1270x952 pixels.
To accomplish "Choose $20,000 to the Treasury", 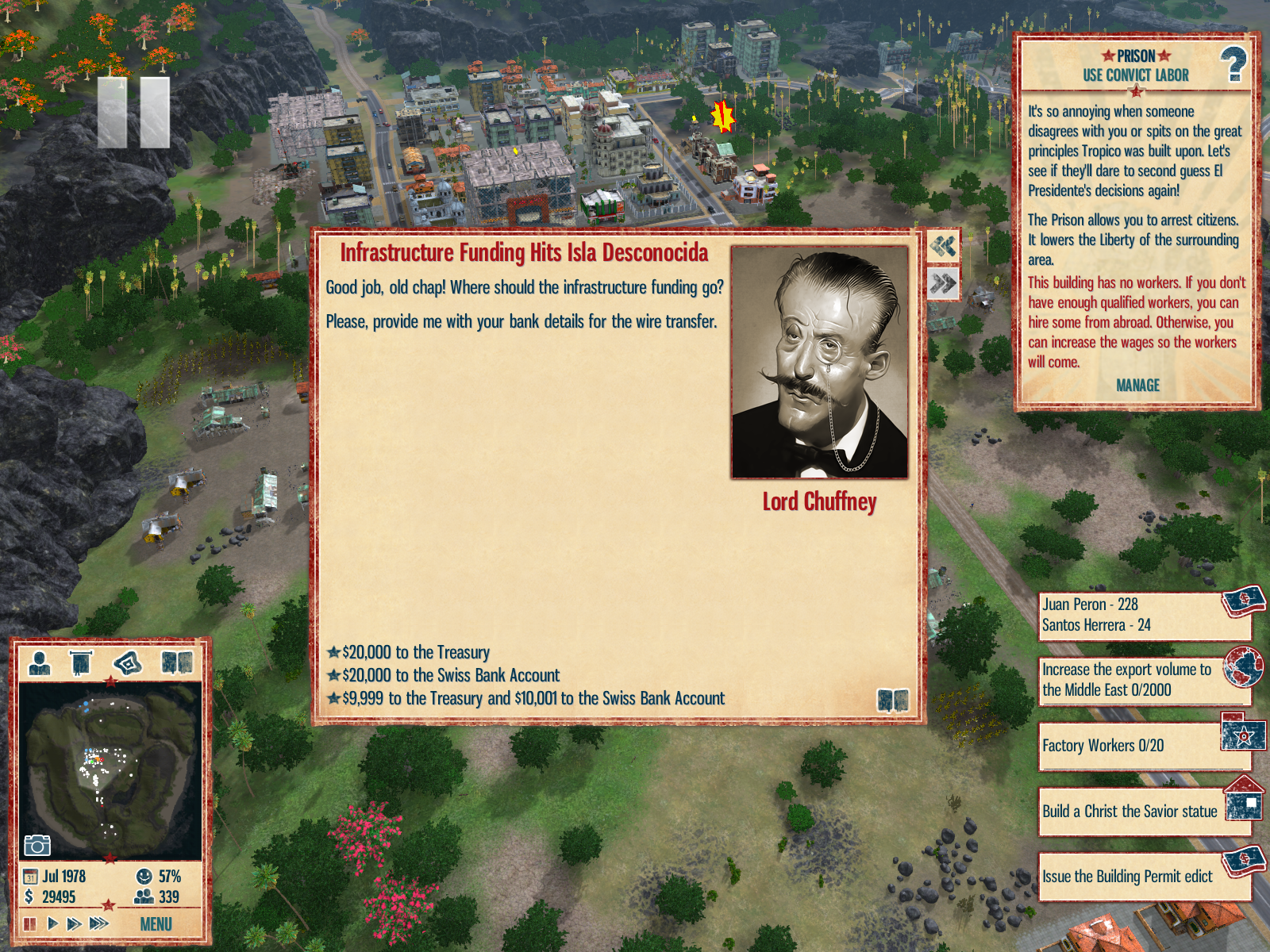I will click(415, 652).
